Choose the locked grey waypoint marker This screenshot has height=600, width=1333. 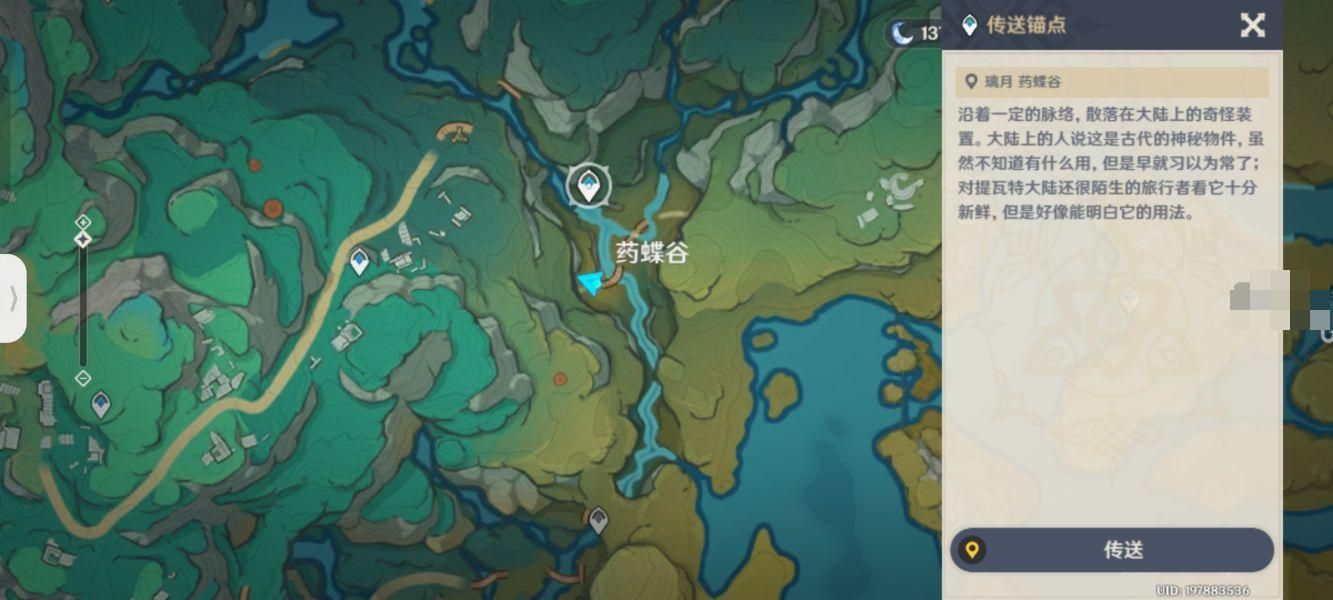[598, 520]
